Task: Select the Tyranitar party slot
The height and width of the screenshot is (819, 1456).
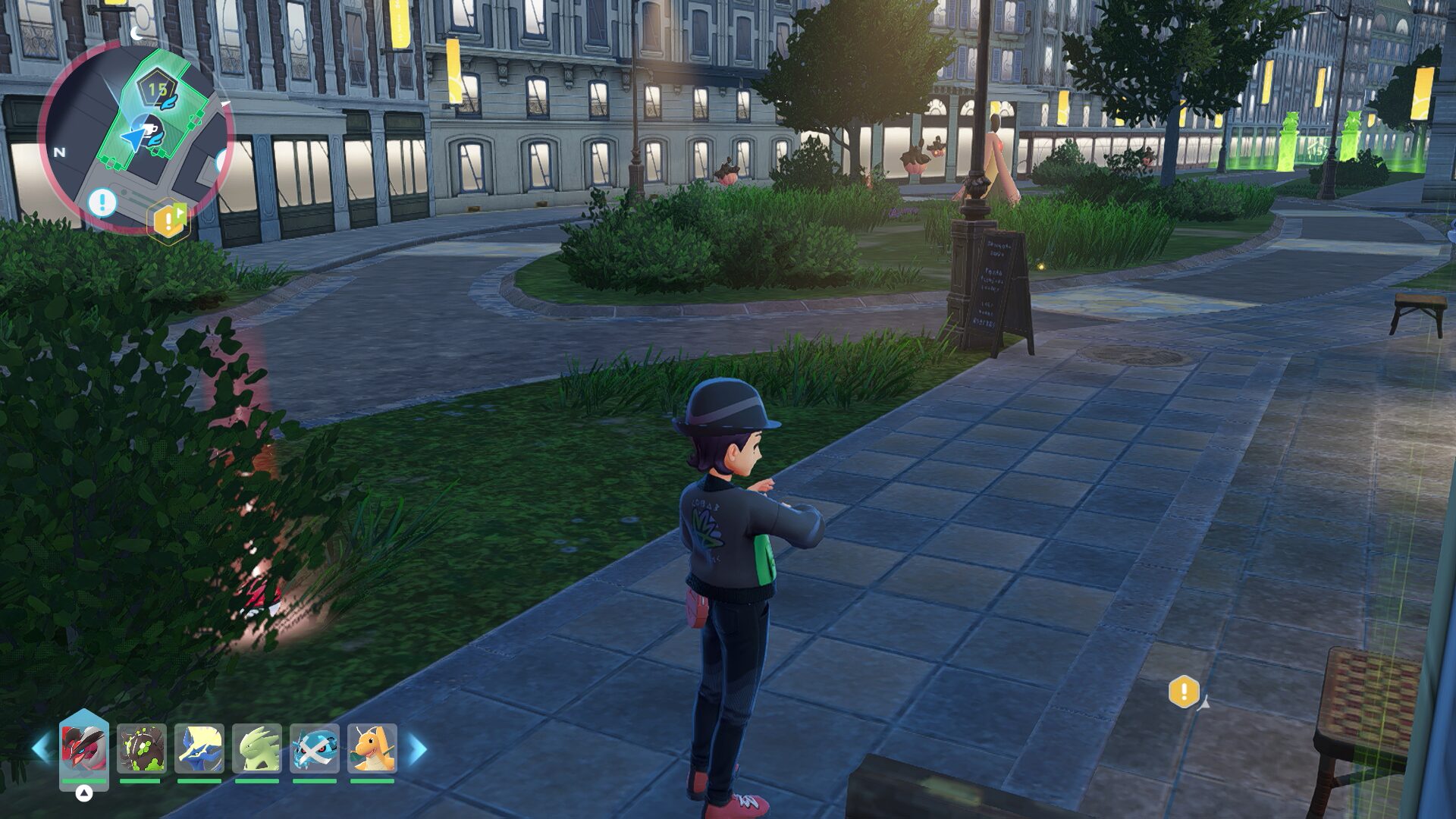Action: (257, 748)
